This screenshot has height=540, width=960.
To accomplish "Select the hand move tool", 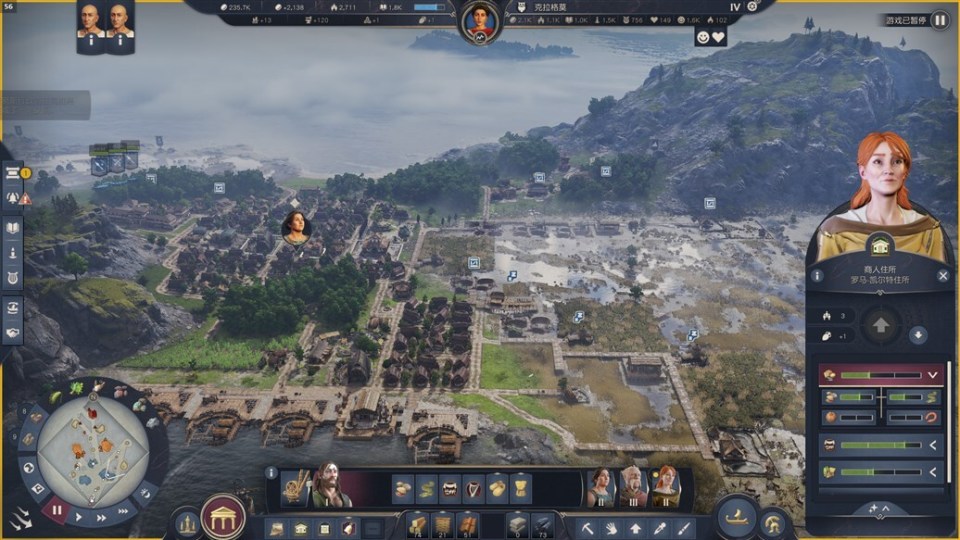I will 612,527.
